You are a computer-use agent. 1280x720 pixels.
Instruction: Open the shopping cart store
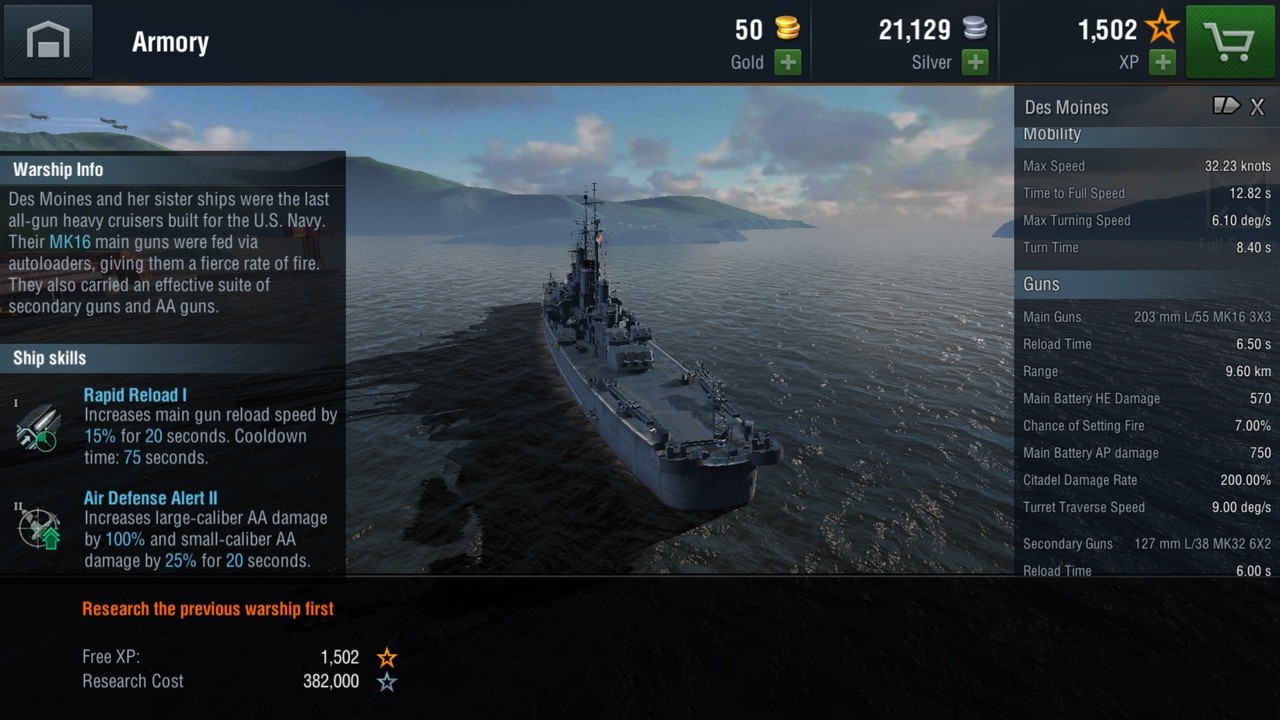[x=1231, y=41]
